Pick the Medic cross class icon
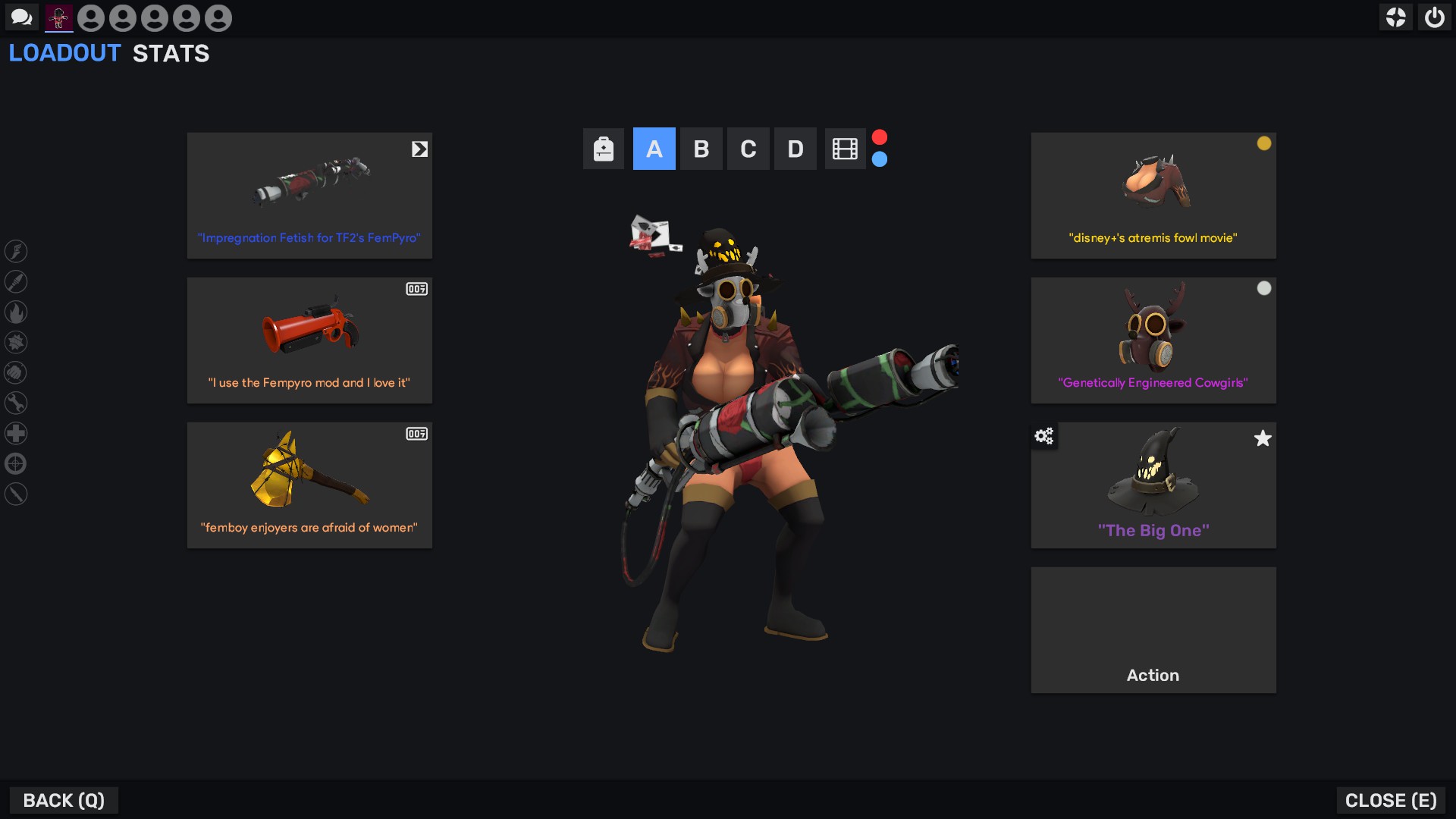The image size is (1456, 819). click(17, 434)
